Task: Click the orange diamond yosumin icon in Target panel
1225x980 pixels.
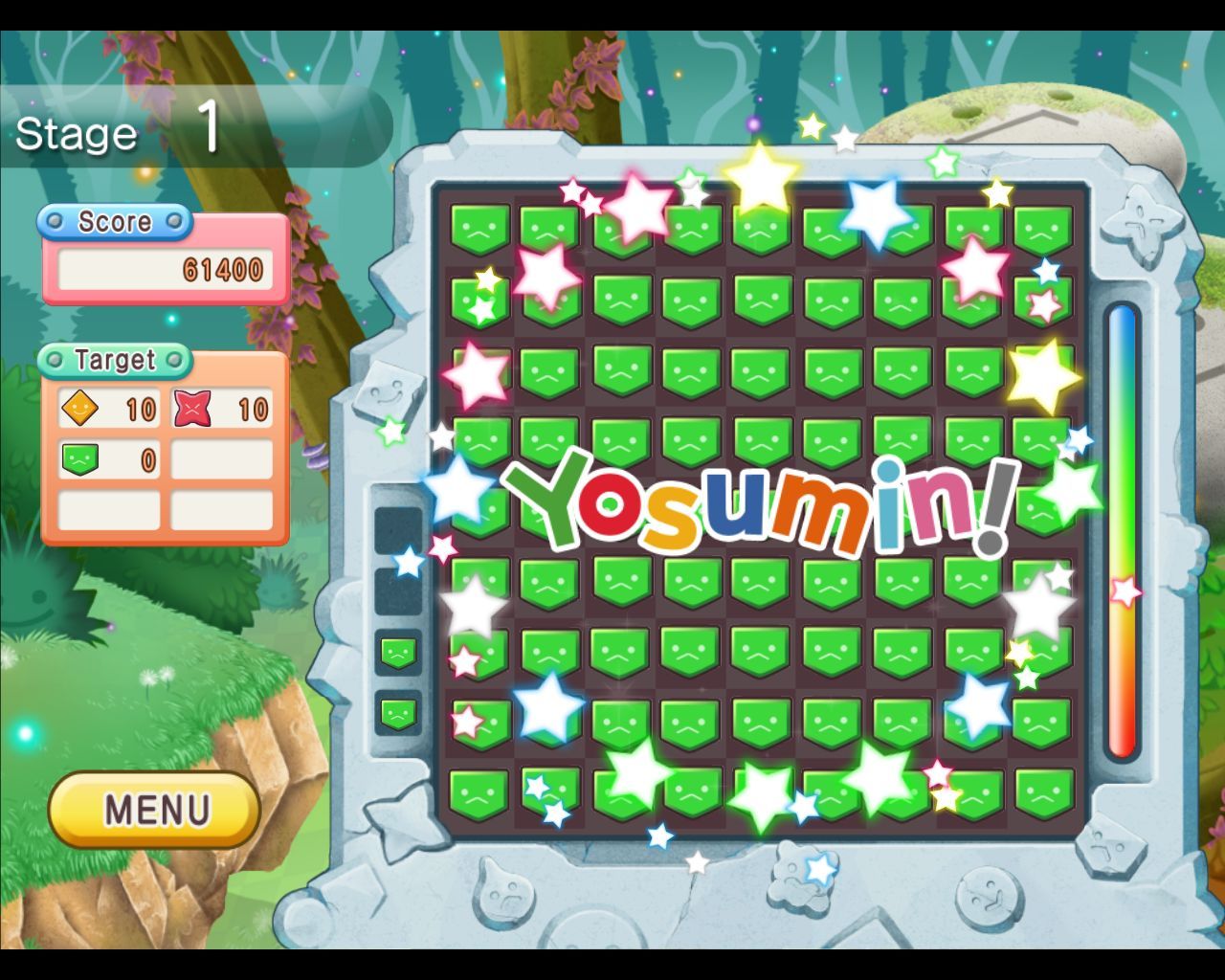Action: tap(82, 408)
